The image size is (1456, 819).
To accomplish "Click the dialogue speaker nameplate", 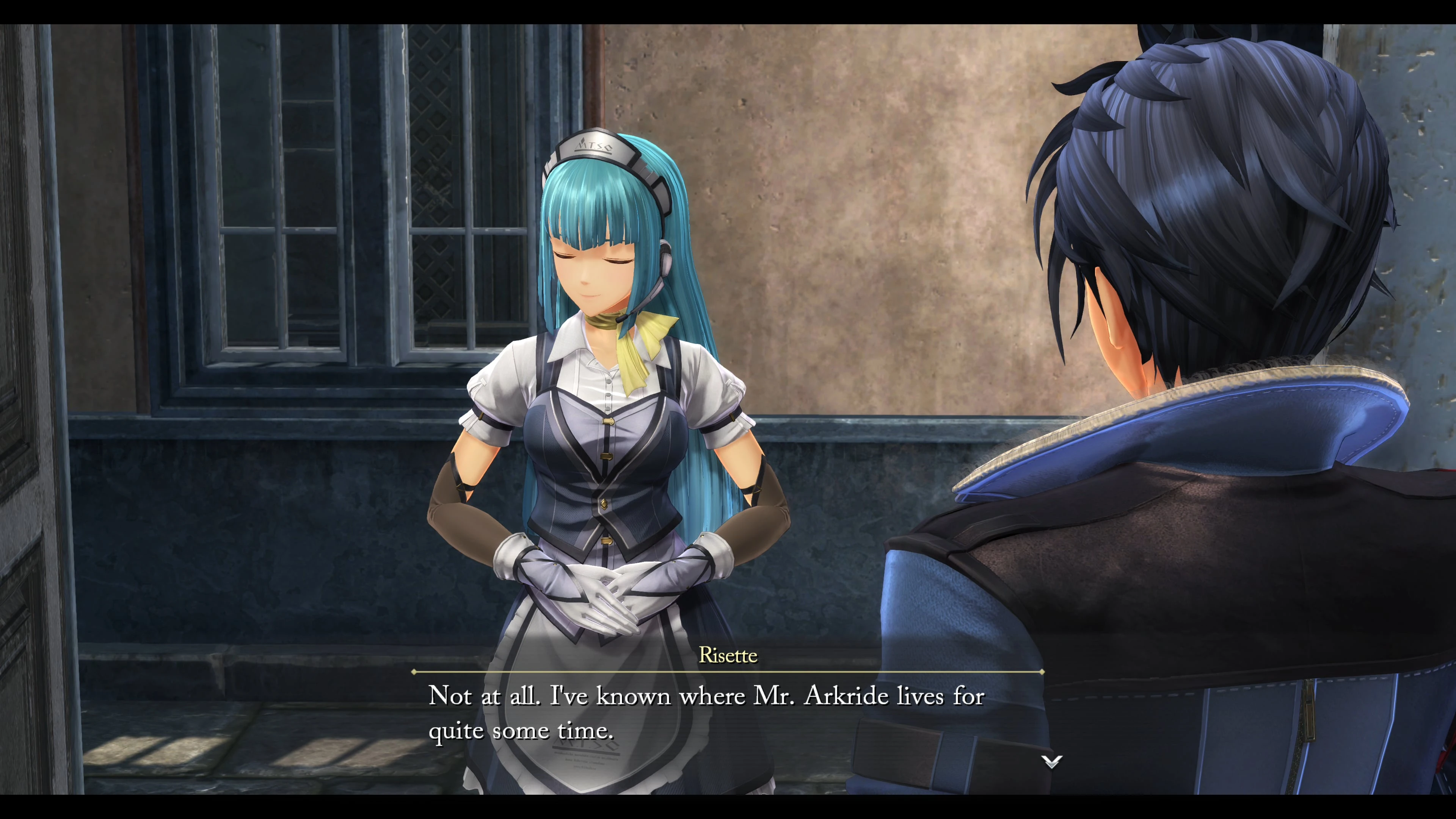I will point(729,656).
